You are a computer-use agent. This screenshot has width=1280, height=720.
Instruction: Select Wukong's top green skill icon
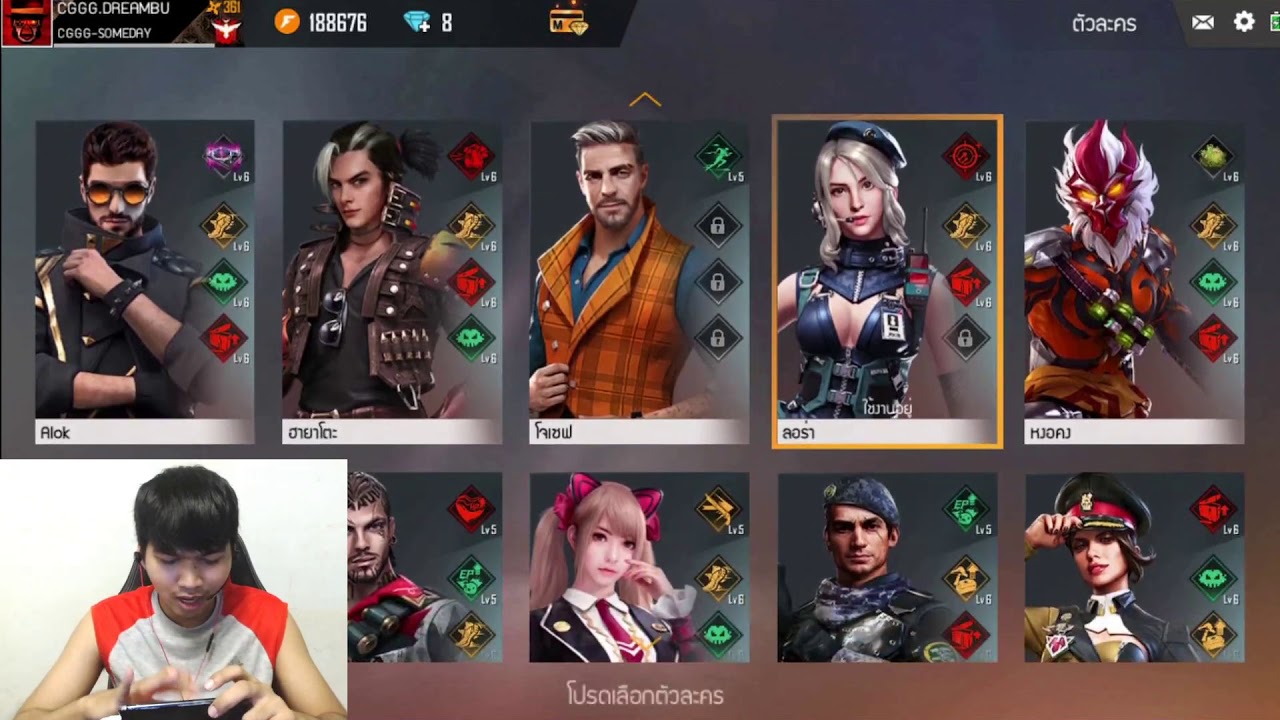1212,156
